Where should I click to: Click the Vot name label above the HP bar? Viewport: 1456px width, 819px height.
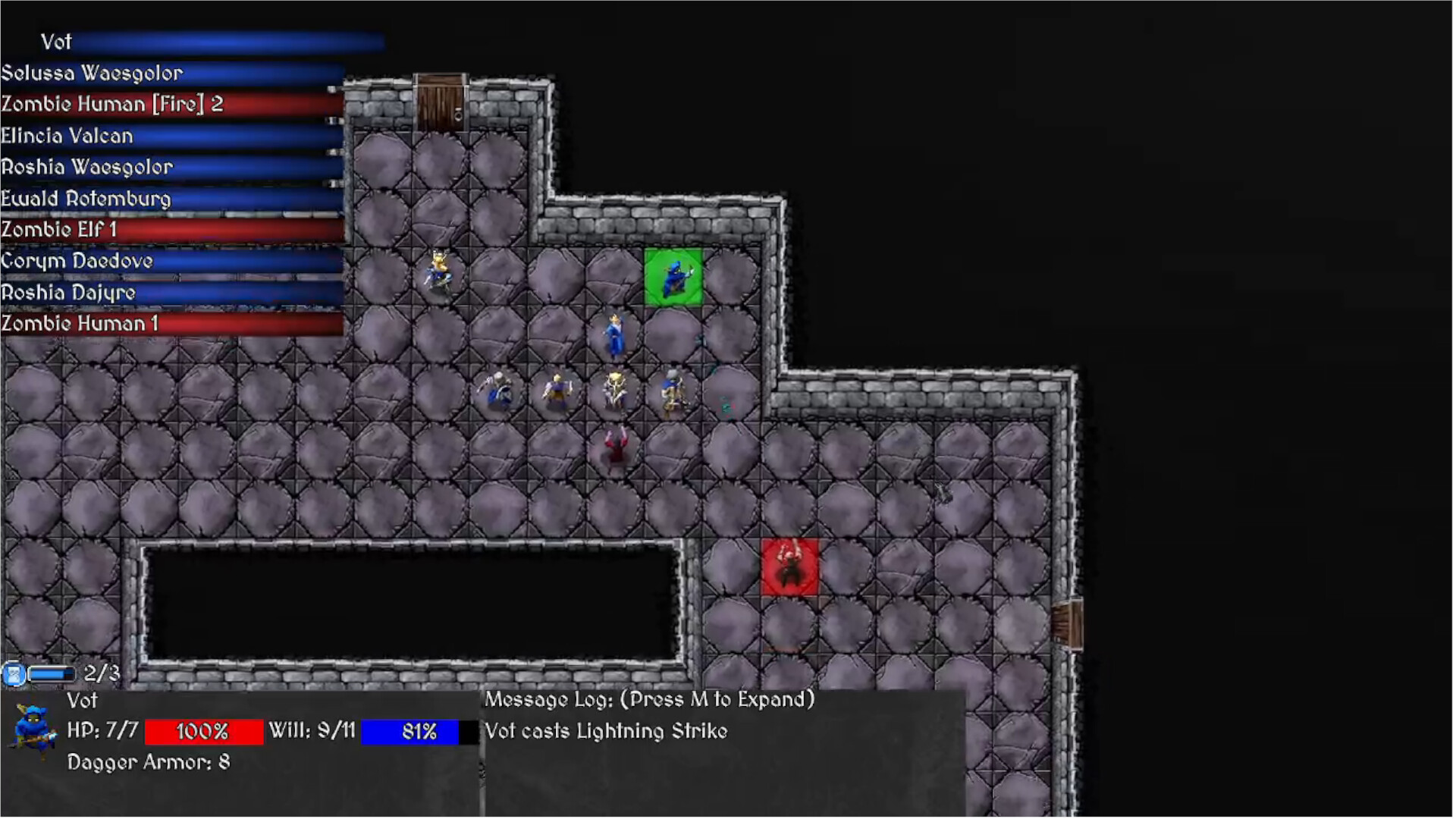pyautogui.click(x=83, y=701)
